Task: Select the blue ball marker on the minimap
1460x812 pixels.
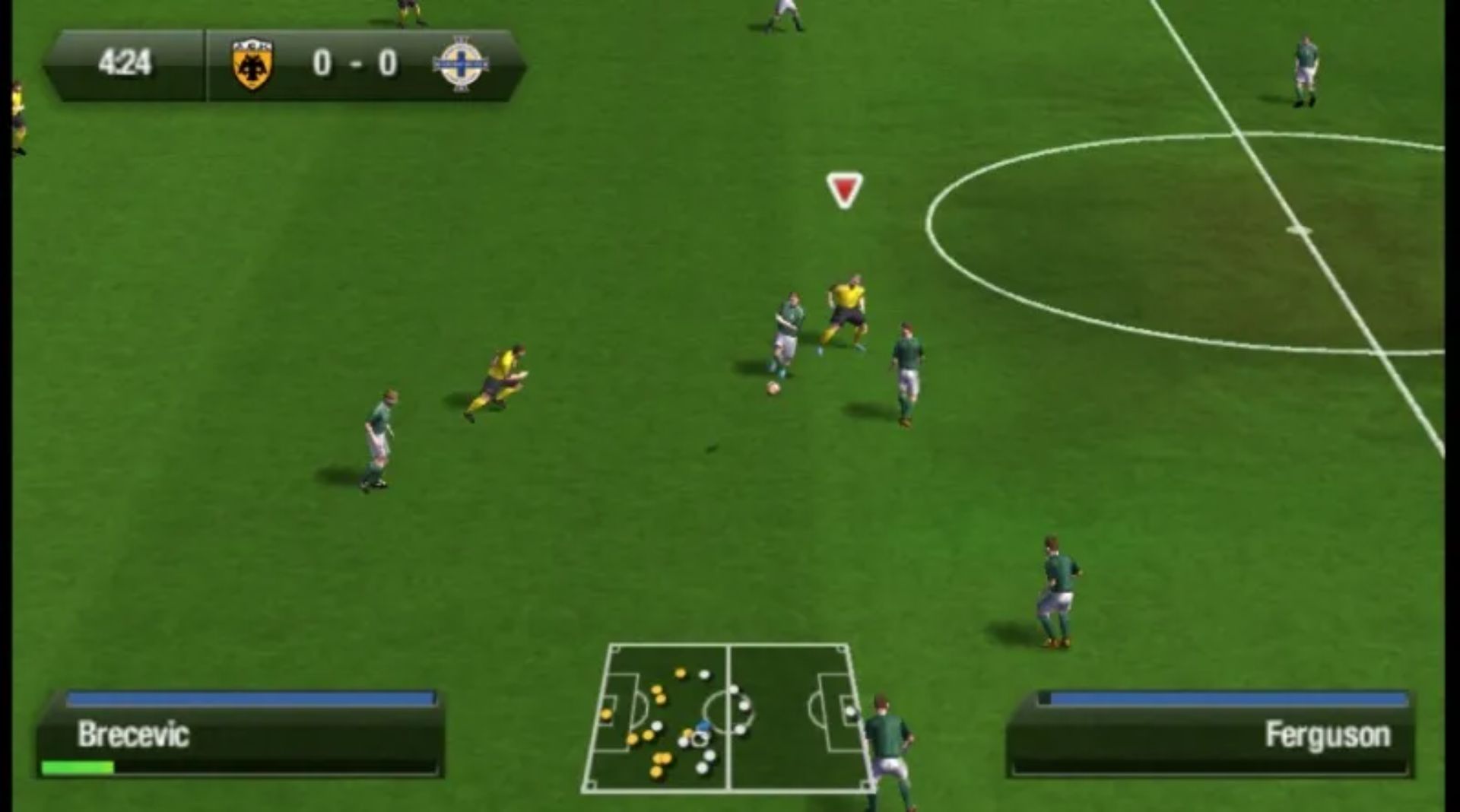Action: point(703,725)
